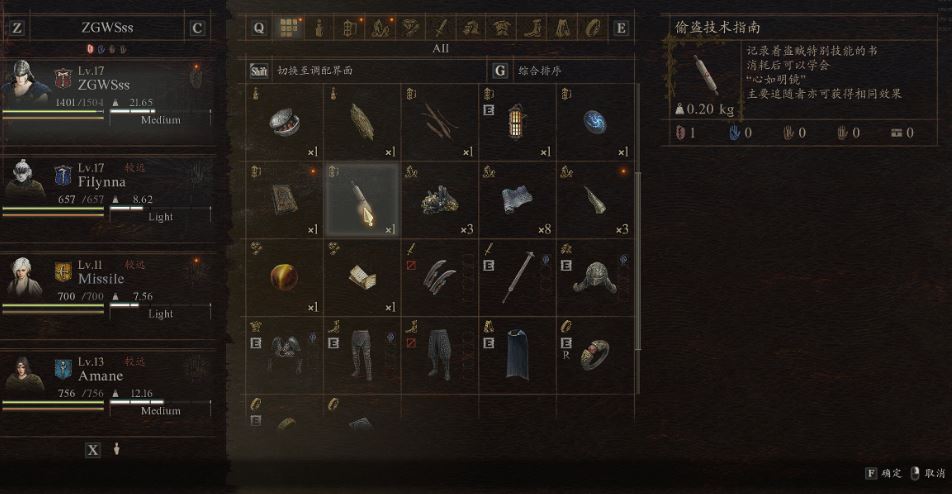Image resolution: width=952 pixels, height=494 pixels.
Task: Open the ring accessories tab
Action: coord(594,28)
